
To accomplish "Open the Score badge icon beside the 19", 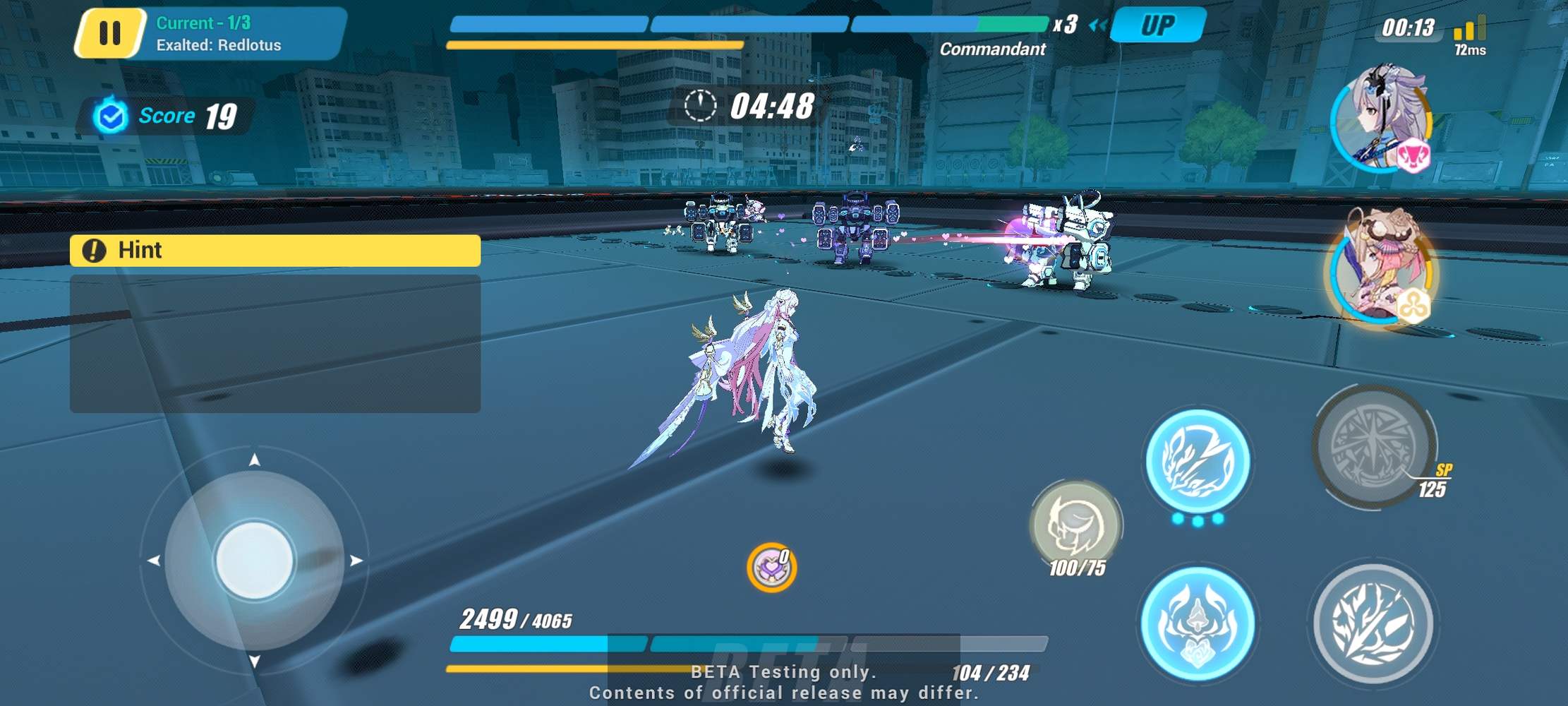I will point(109,114).
